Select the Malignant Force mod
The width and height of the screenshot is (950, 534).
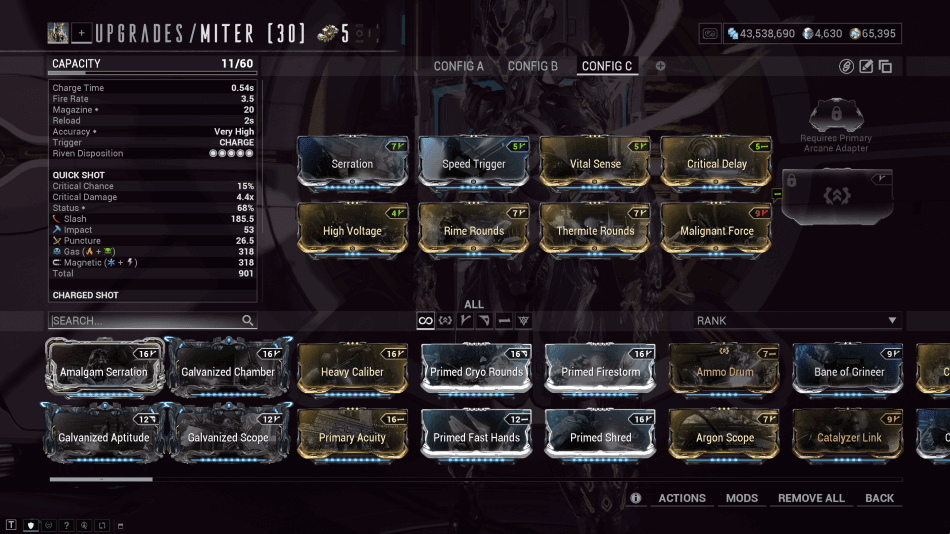pyautogui.click(x=717, y=230)
